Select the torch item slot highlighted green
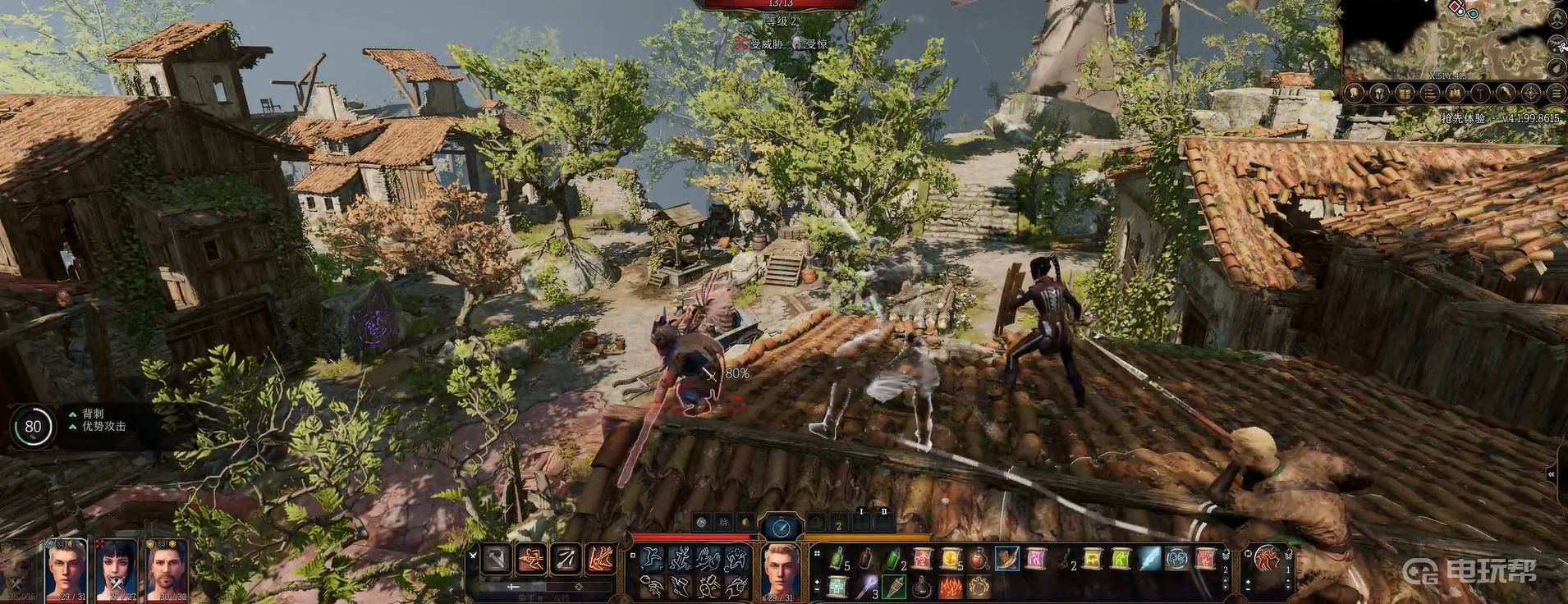The height and width of the screenshot is (604, 1568). coord(894,587)
